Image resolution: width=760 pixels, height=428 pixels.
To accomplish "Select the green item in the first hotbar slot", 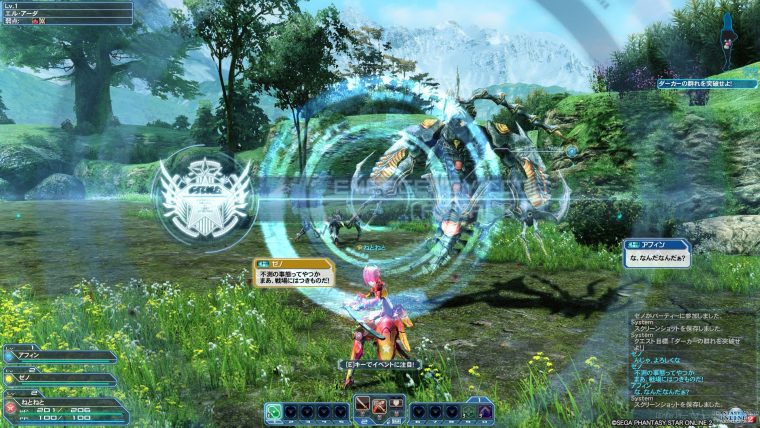I will coord(273,411).
